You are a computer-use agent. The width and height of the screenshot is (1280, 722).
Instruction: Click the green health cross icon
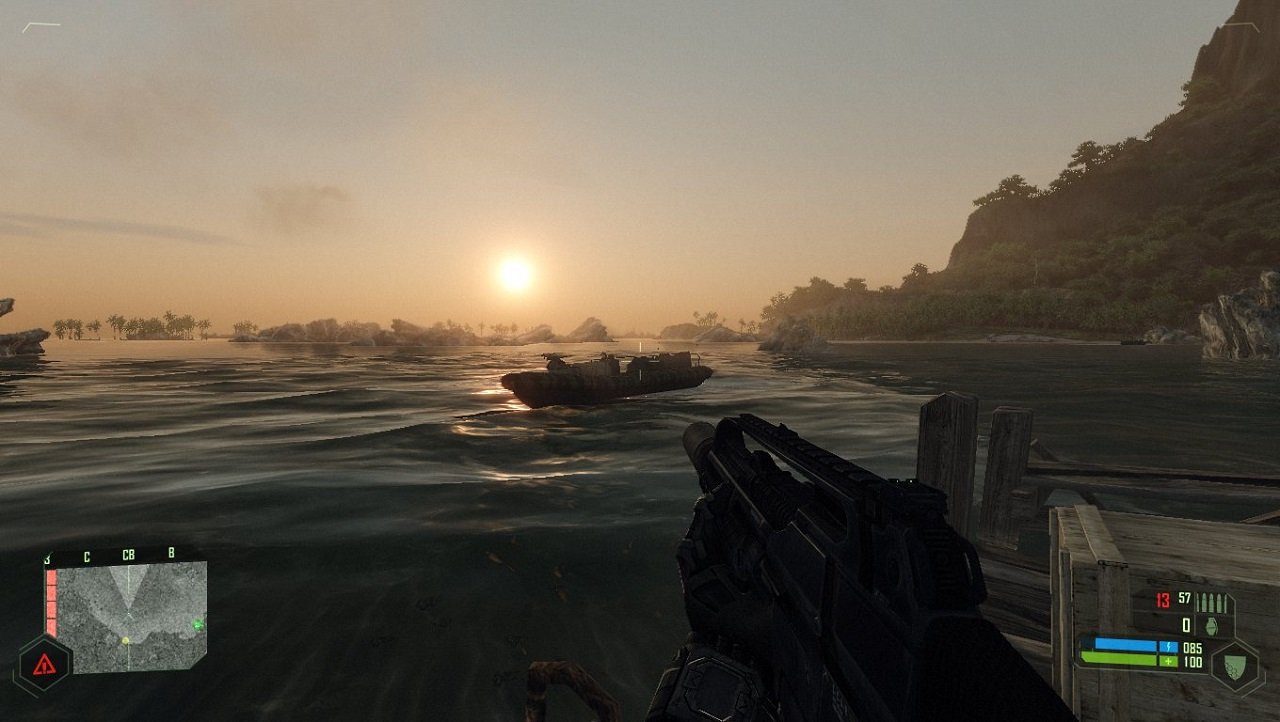1168,661
